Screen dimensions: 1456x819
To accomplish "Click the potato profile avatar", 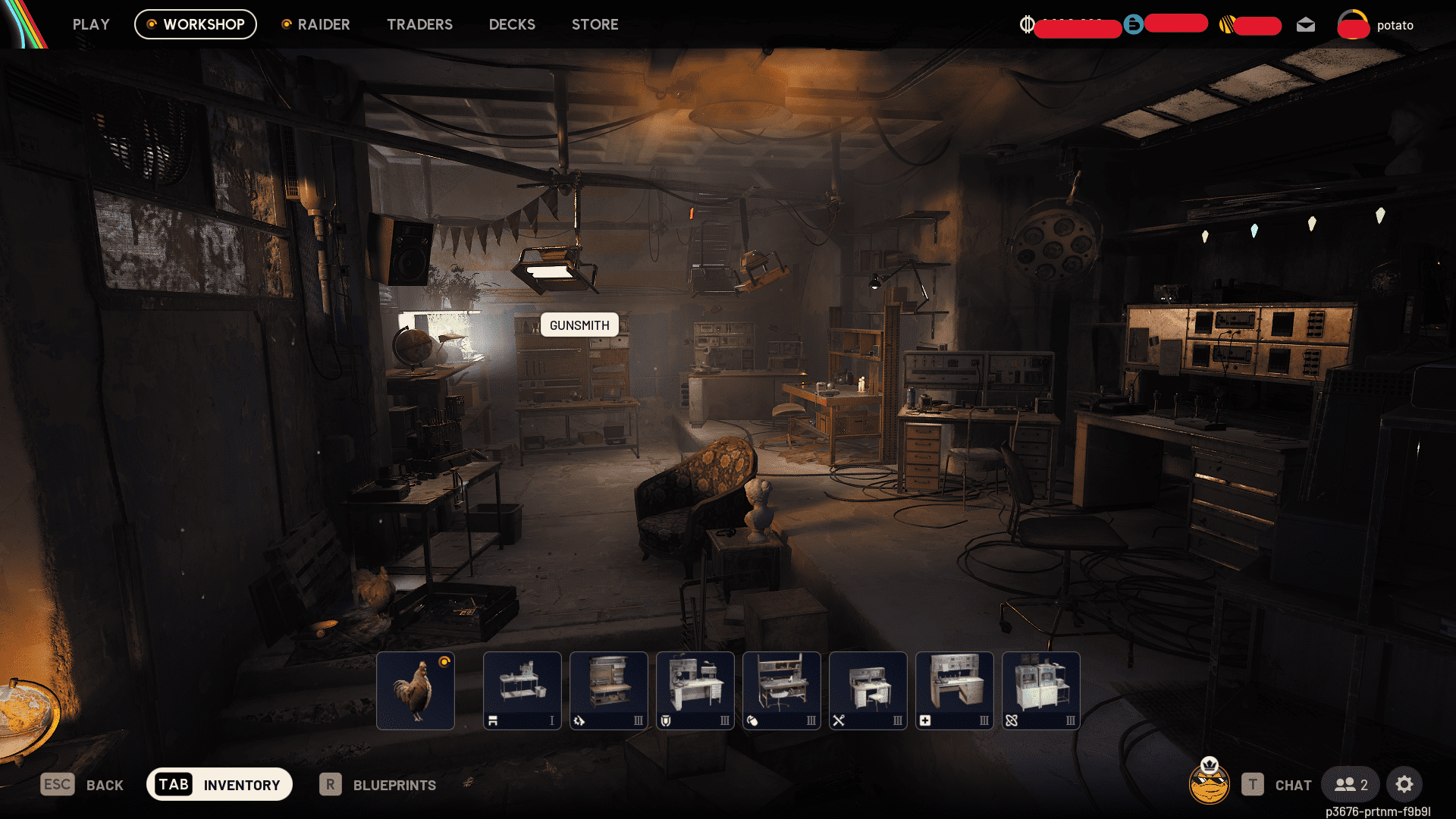I will pos(1354,24).
